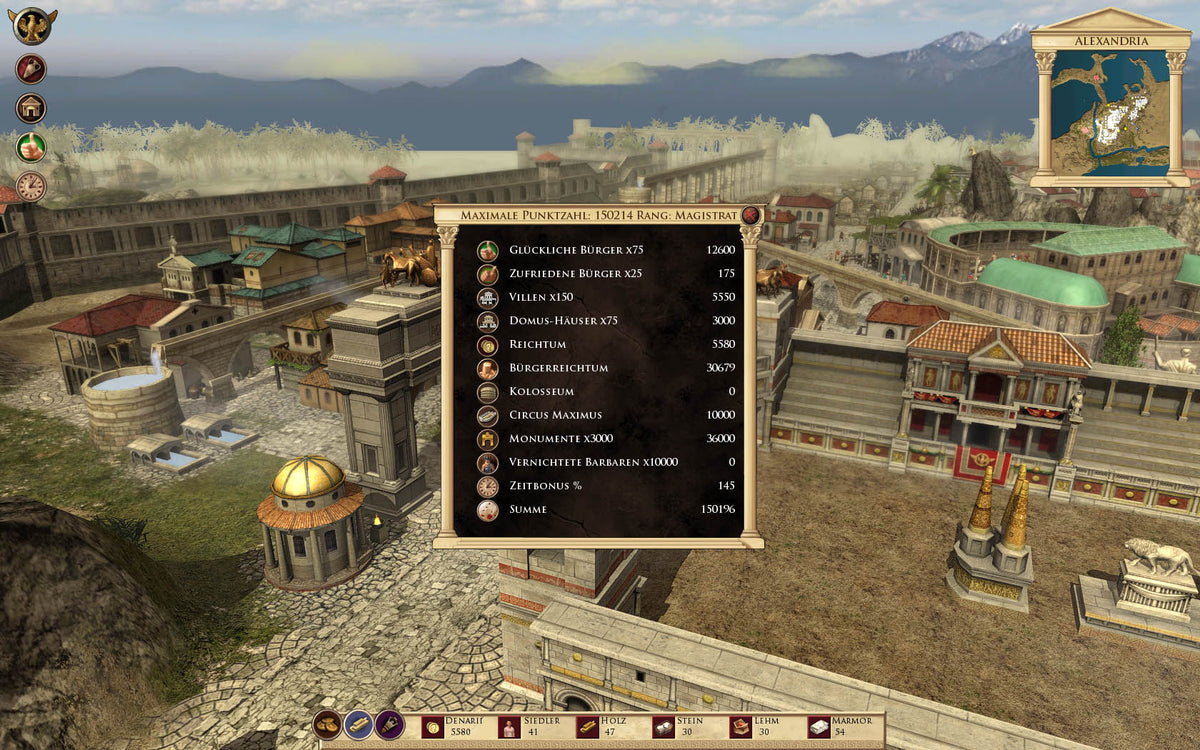Open the golden eagle main menu
The width and height of the screenshot is (1200, 750).
(33, 25)
